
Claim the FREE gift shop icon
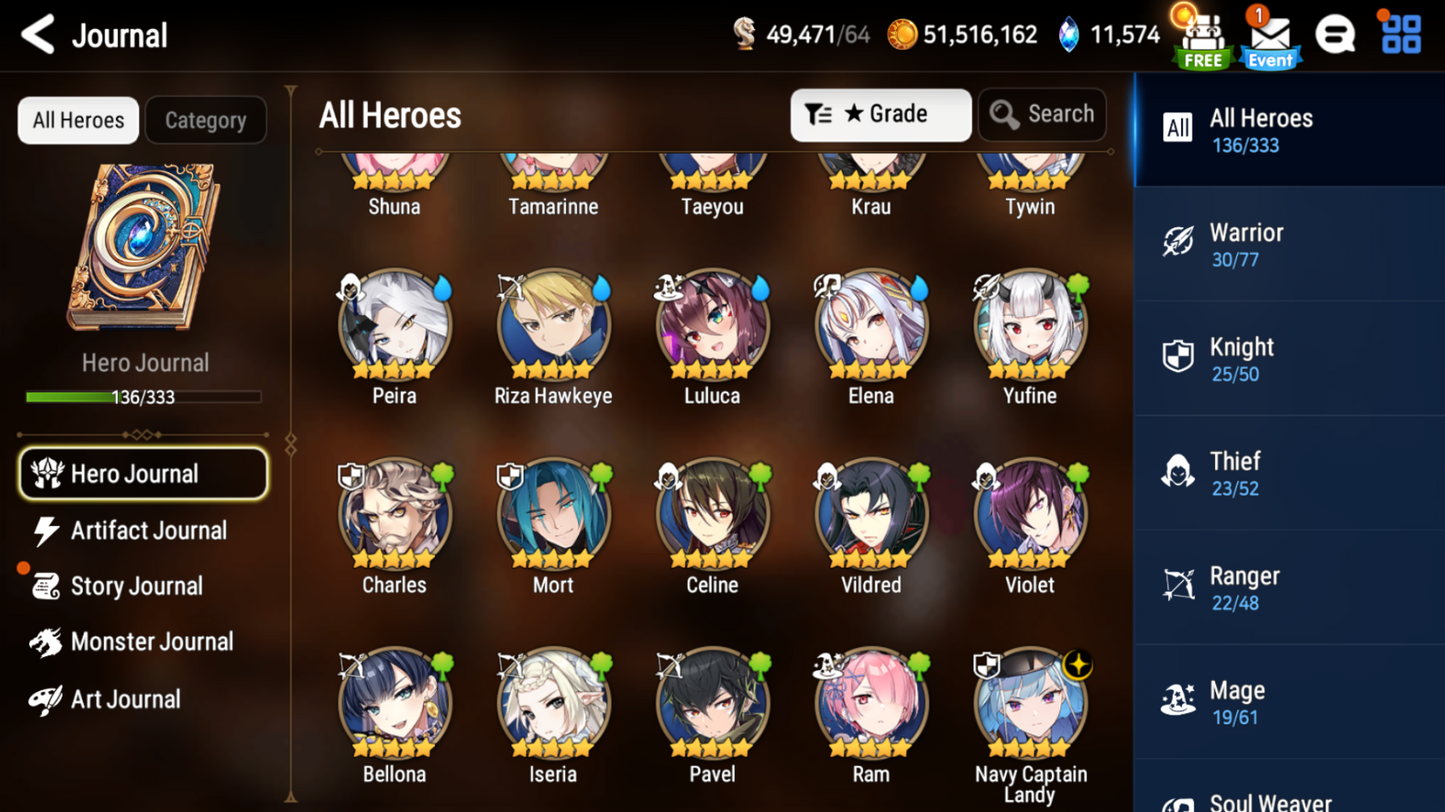coord(1202,38)
